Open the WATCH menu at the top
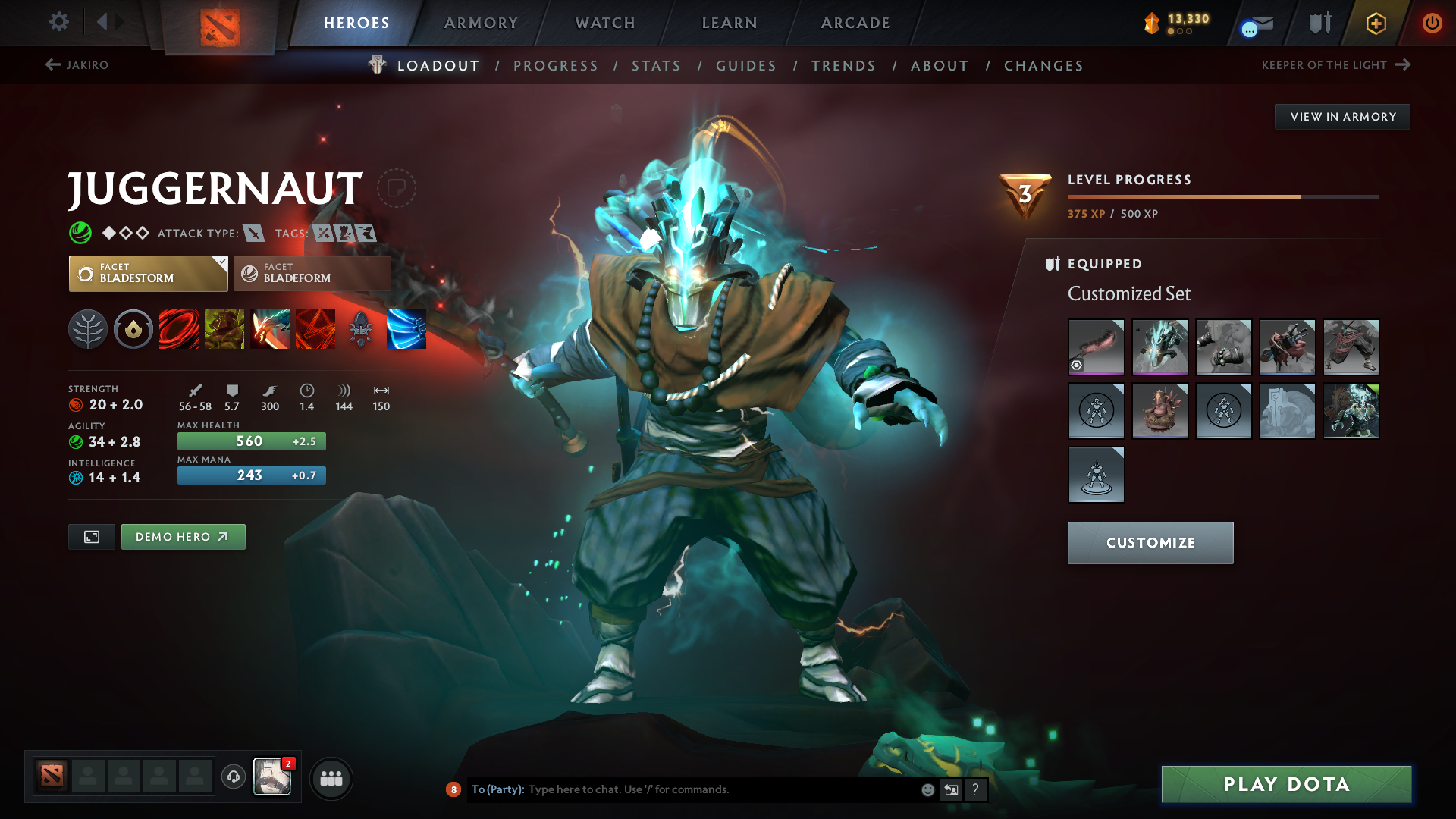This screenshot has width=1456, height=819. click(603, 23)
